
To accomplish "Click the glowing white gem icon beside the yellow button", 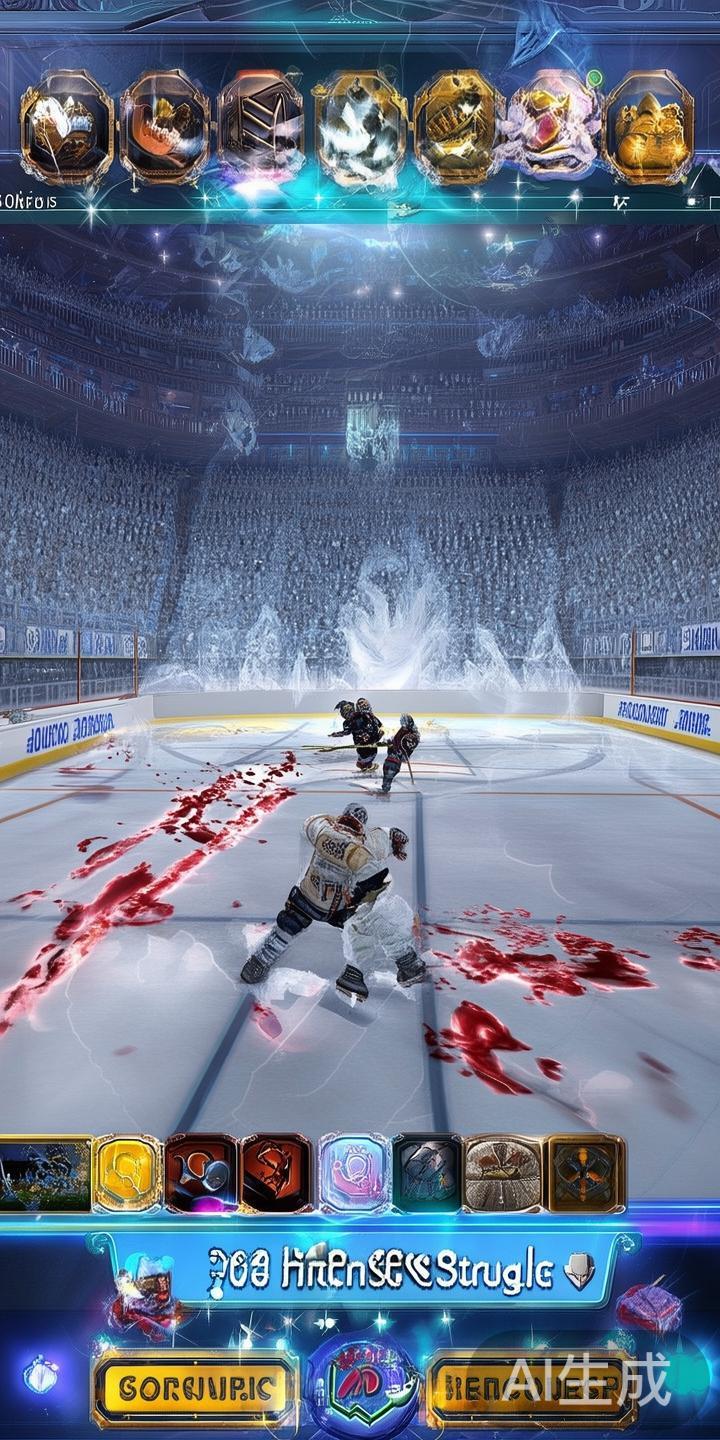I will (40, 1375).
